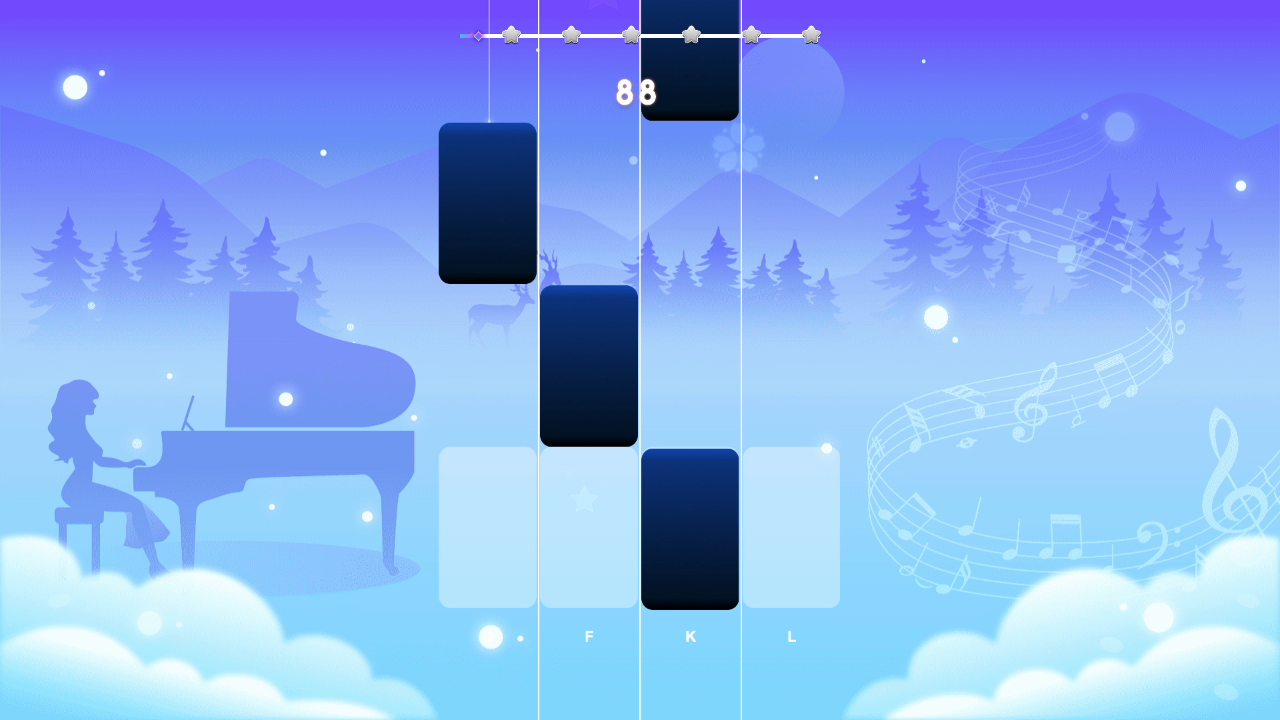Click the fifth star on the progress bar
Viewport: 1280px width, 720px height.
click(751, 35)
